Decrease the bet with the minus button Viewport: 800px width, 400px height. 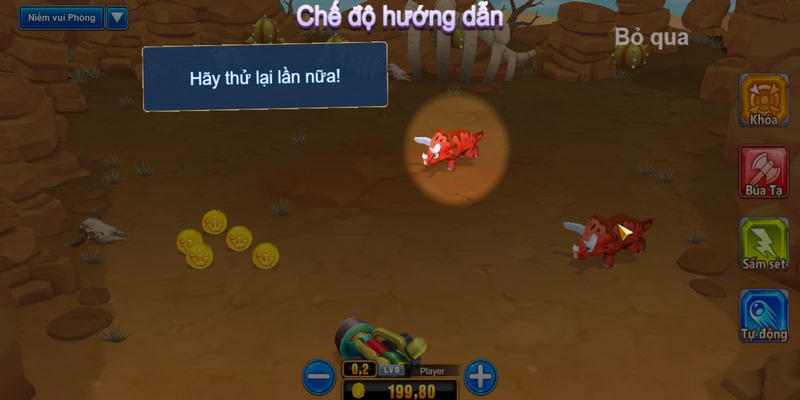click(319, 377)
